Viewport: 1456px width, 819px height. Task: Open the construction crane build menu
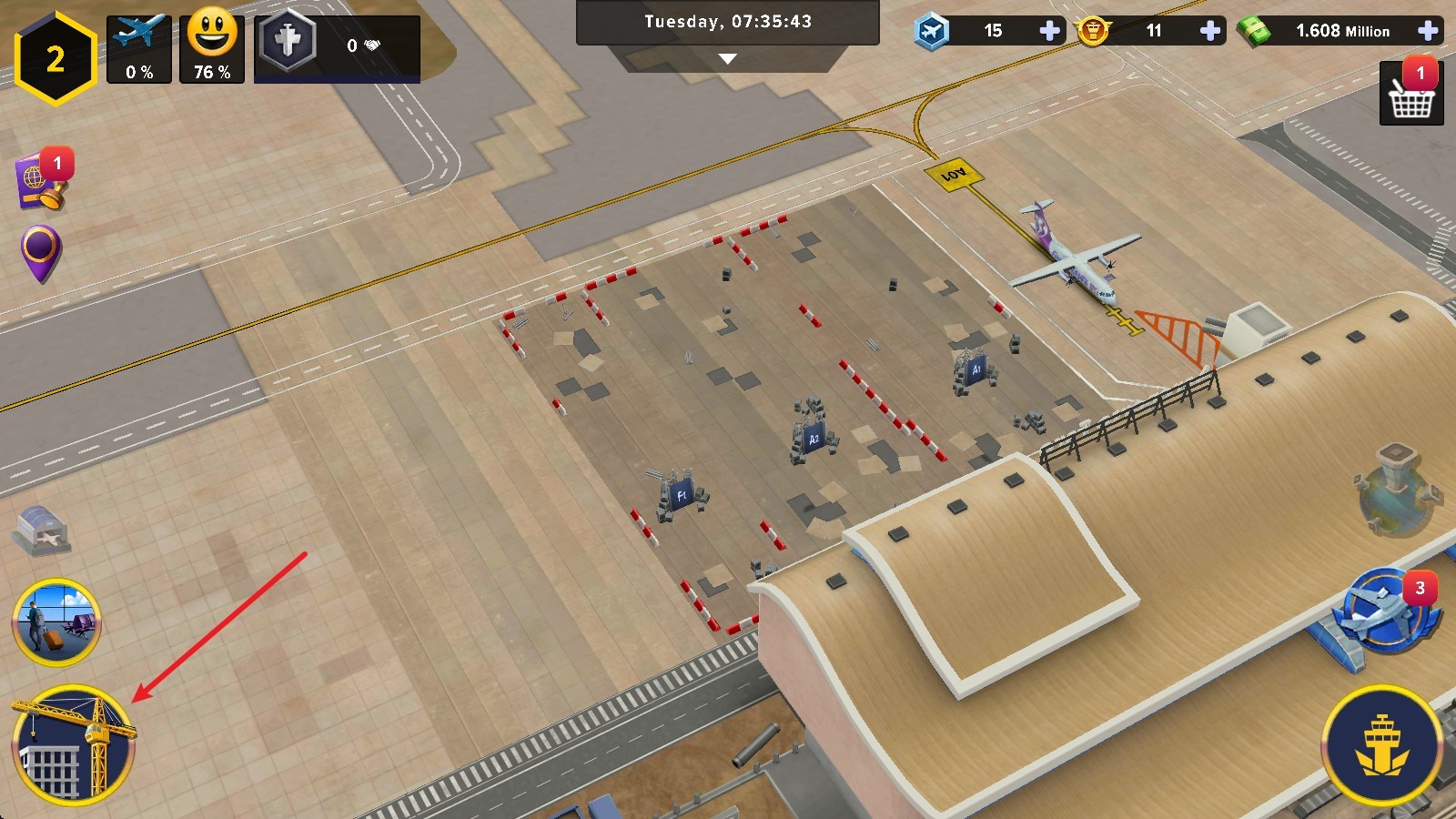pos(73,746)
